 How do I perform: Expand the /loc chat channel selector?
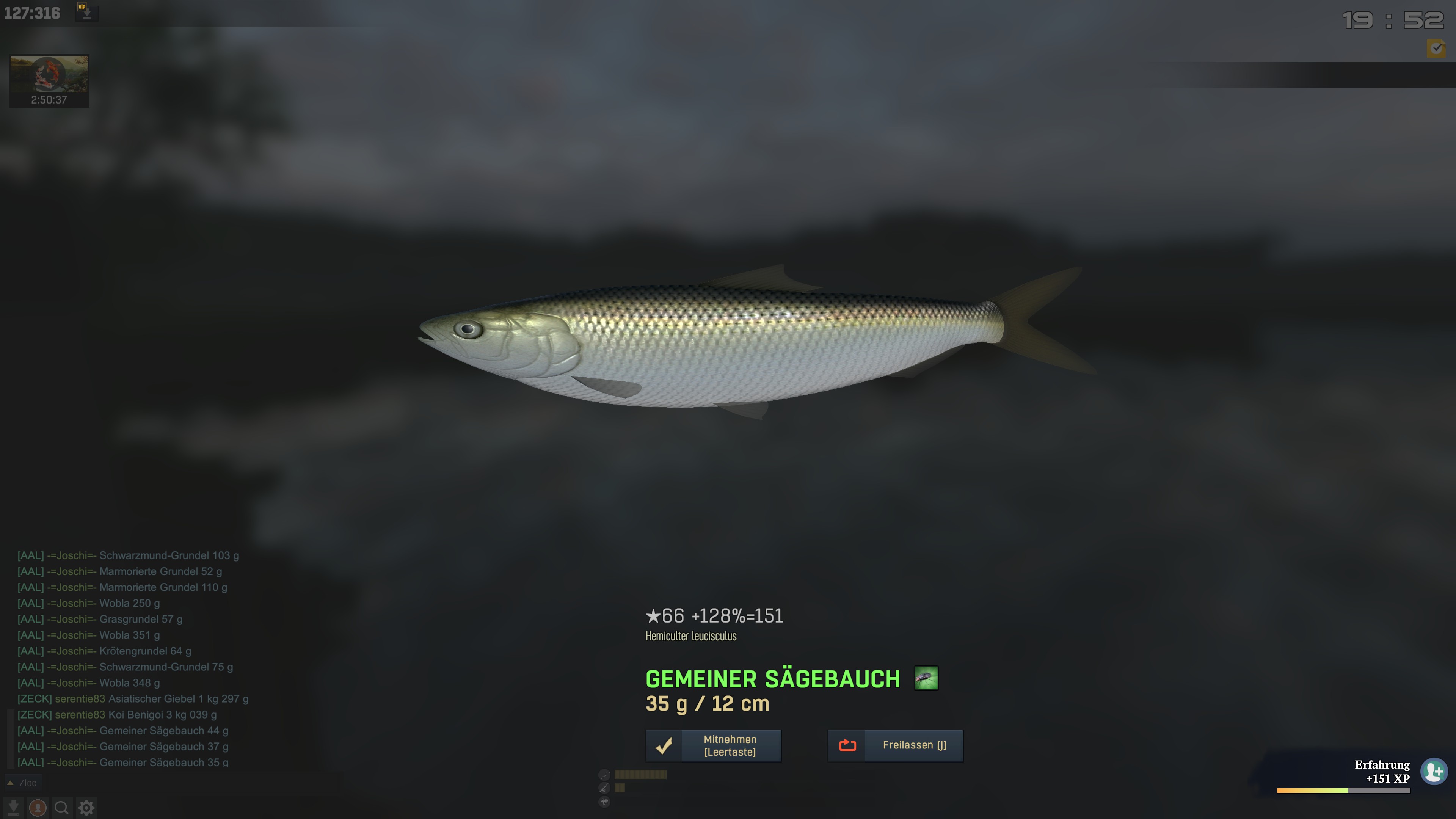point(11,783)
